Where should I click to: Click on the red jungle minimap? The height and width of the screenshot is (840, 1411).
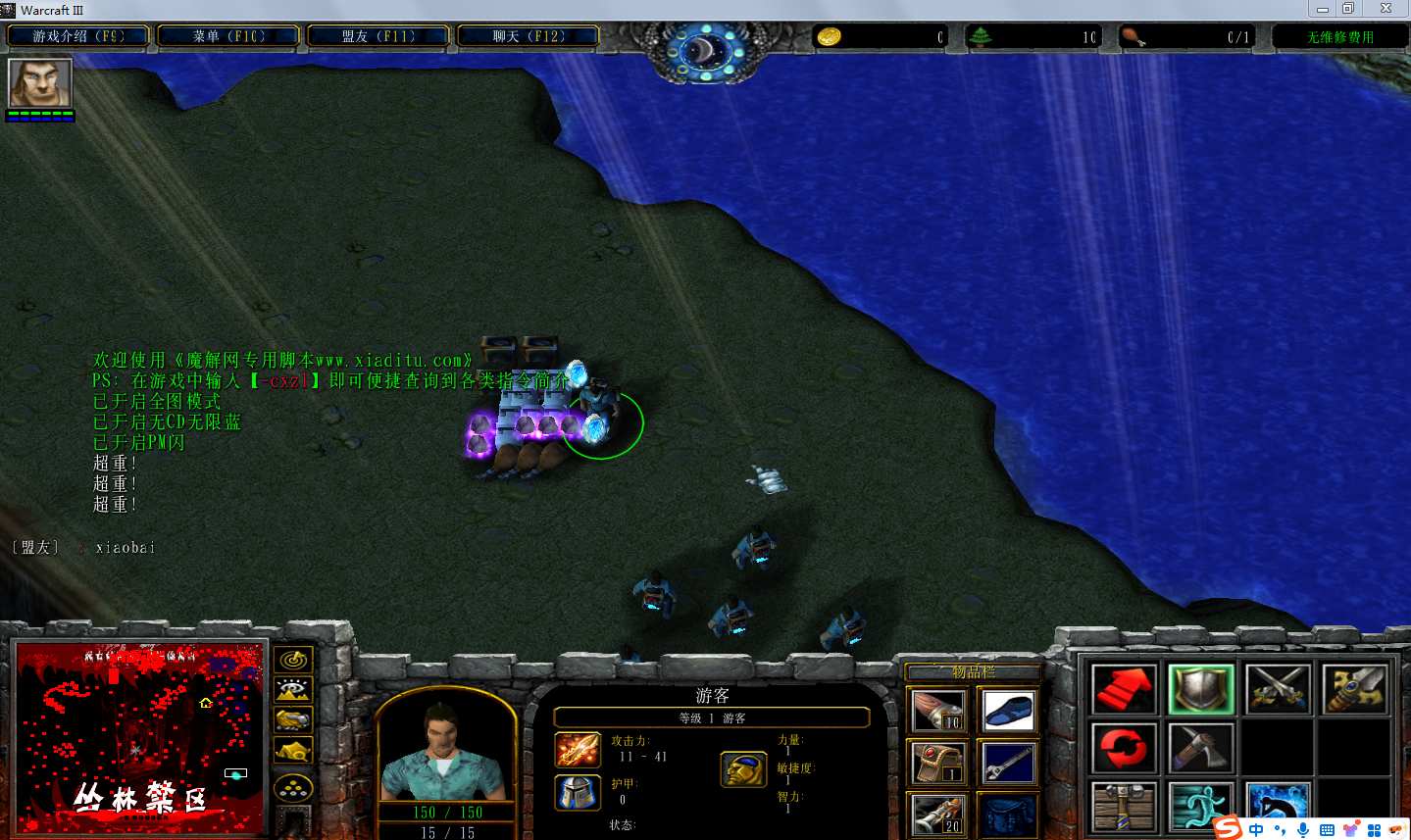pos(139,737)
